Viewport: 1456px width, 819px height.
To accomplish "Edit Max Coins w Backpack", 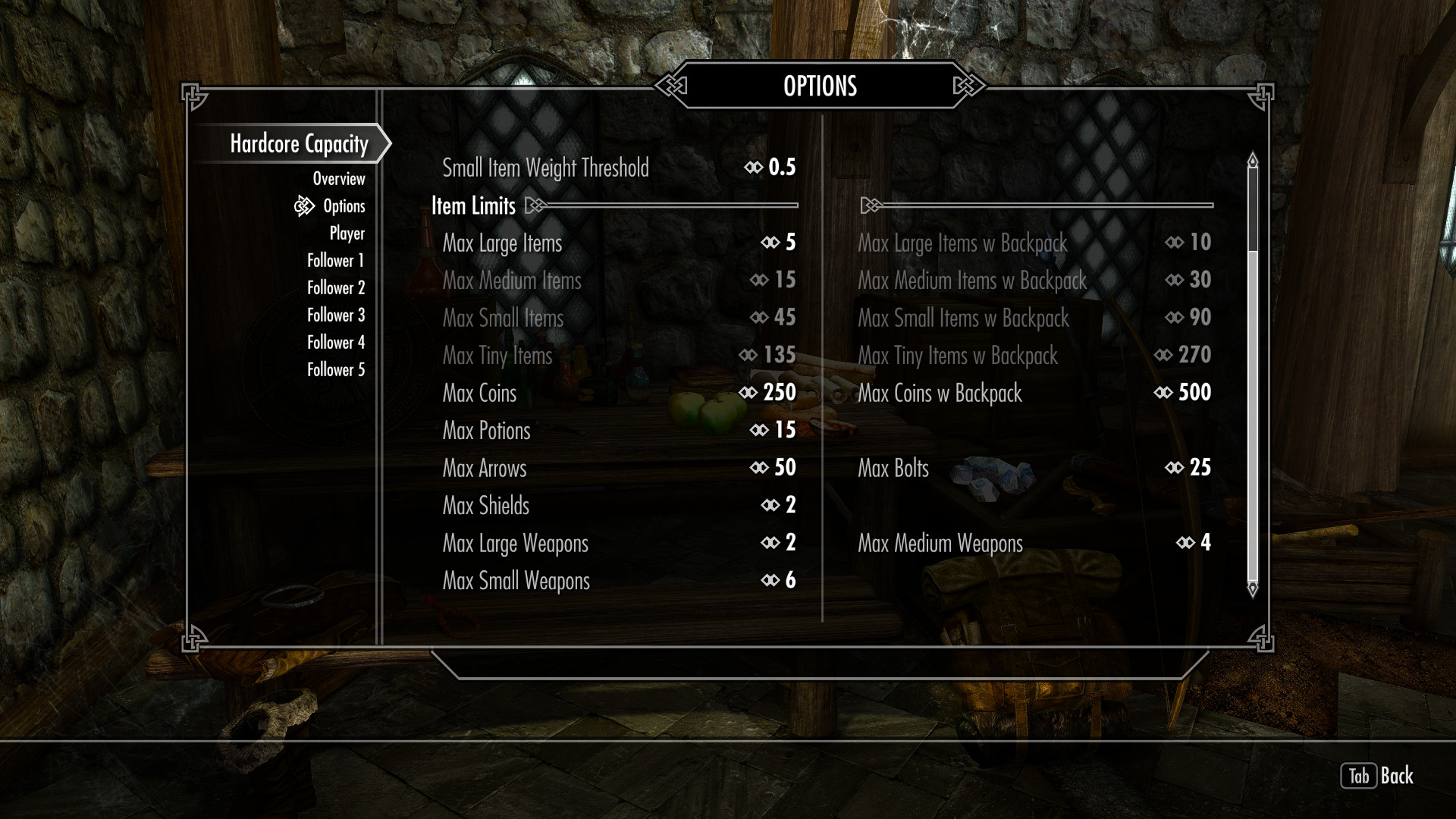I will tap(1034, 393).
